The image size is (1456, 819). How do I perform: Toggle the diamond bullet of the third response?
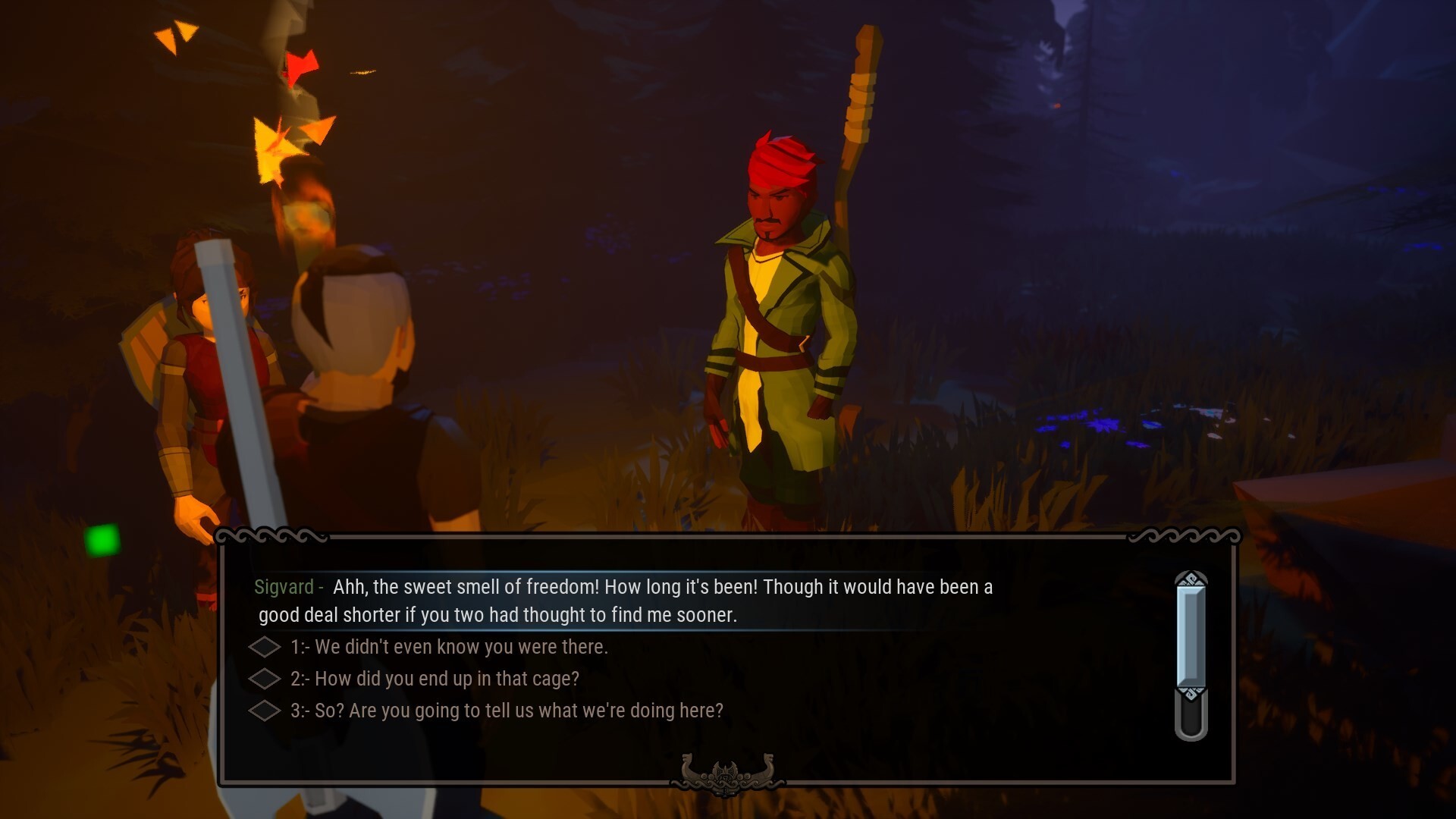click(x=265, y=711)
